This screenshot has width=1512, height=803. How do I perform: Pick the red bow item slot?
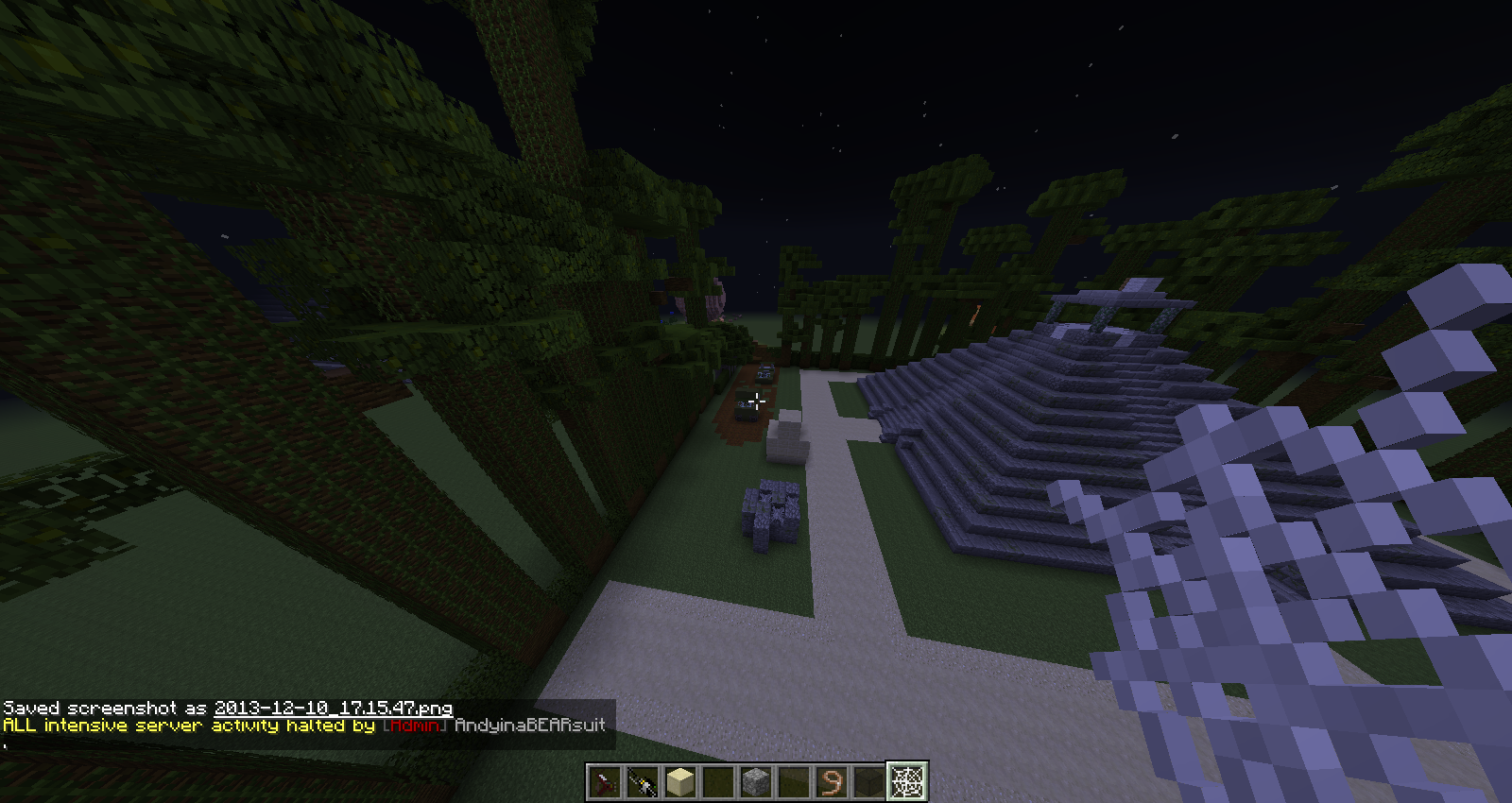tap(605, 781)
